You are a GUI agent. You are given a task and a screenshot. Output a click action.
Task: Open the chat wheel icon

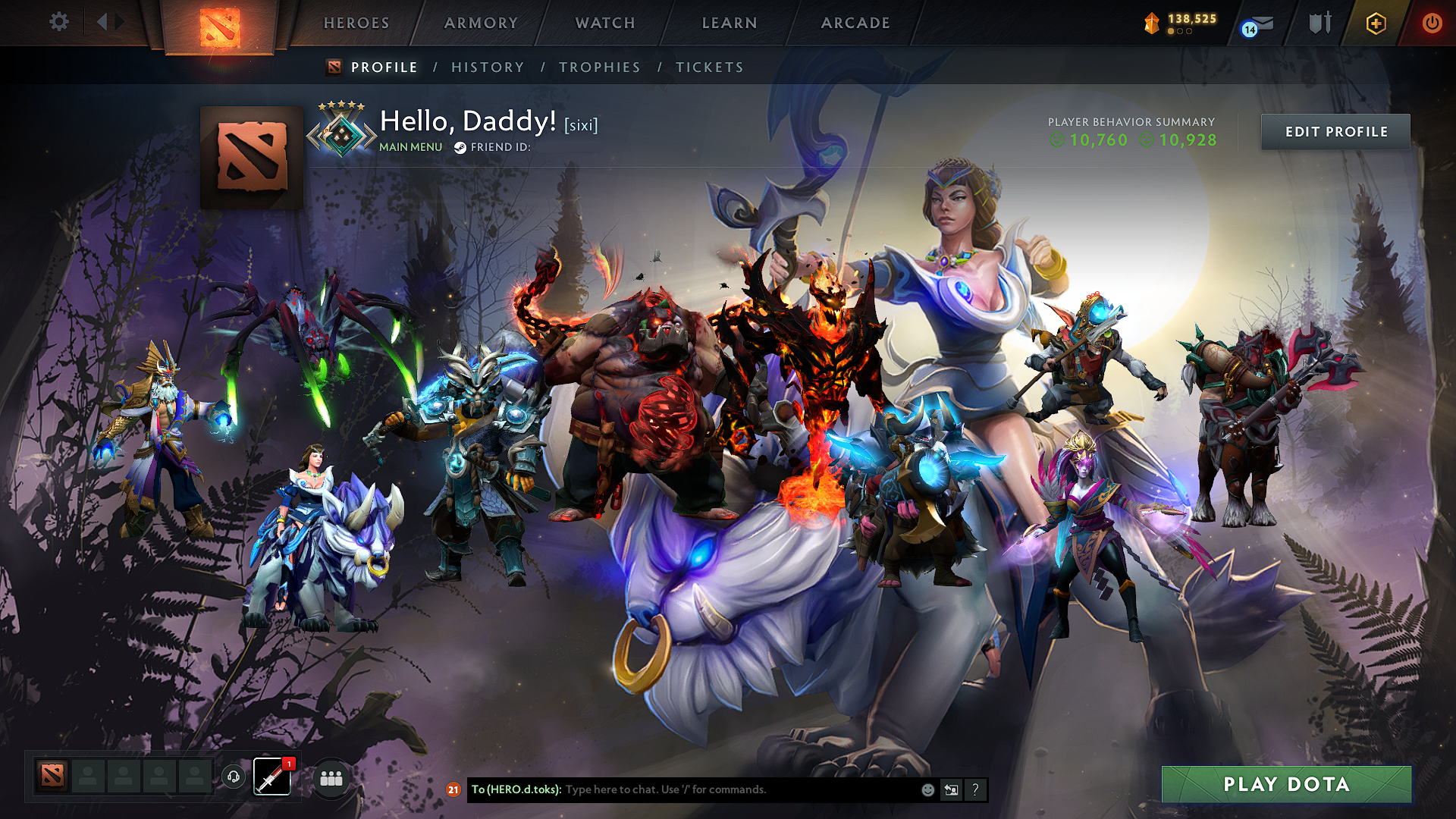(x=951, y=789)
